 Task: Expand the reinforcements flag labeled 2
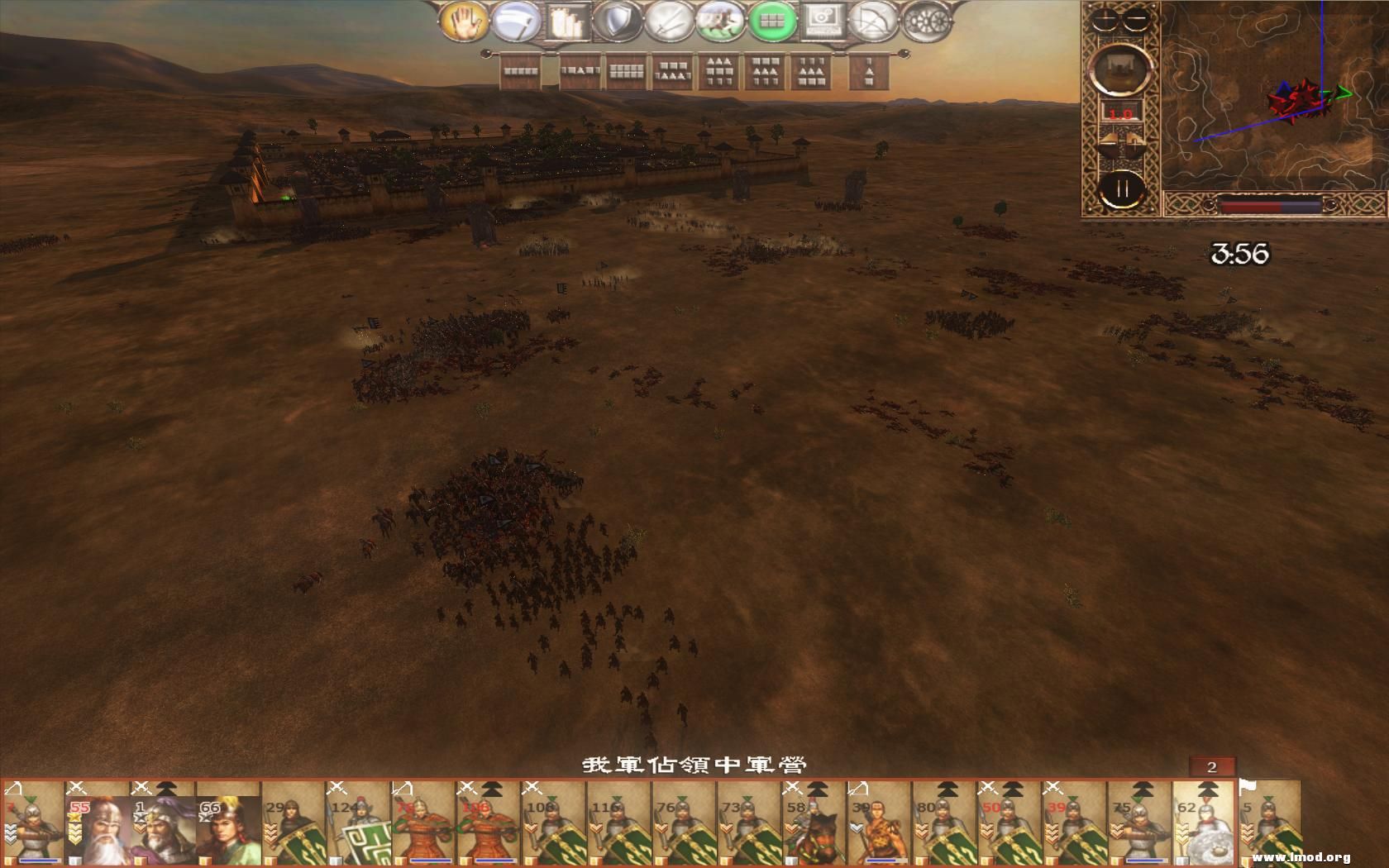1211,767
